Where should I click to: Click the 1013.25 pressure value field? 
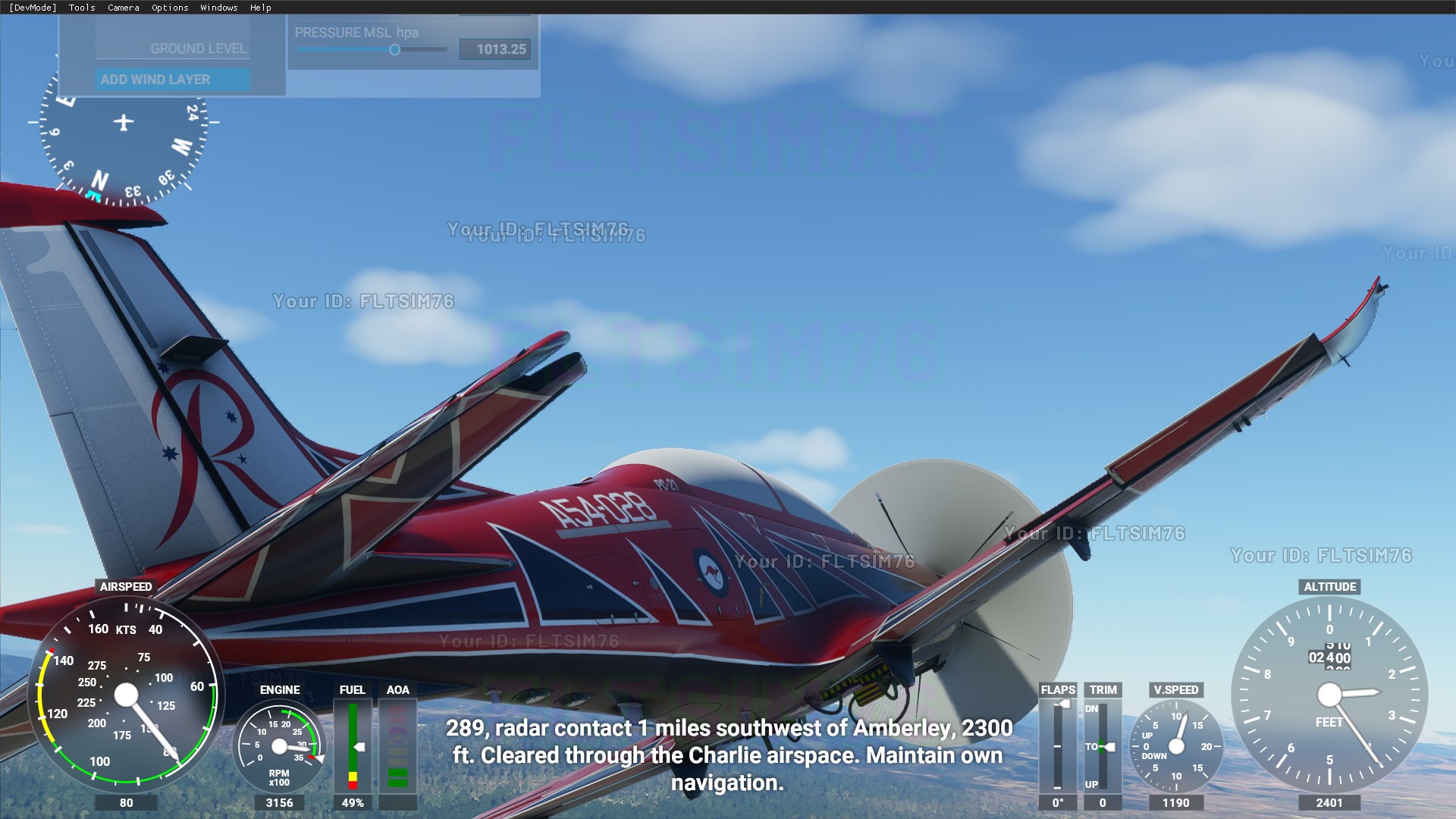tap(495, 49)
